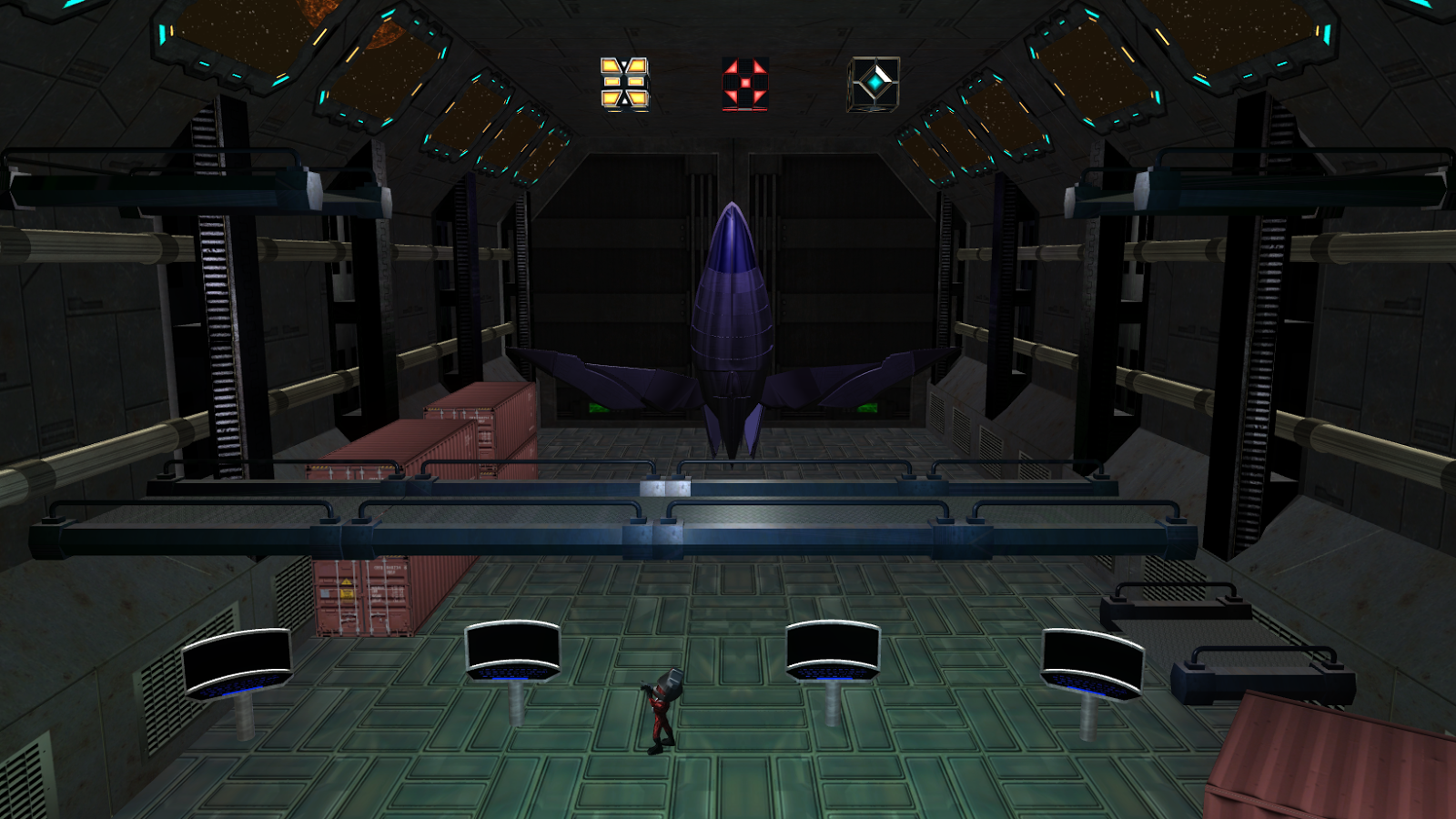This screenshot has width=1456, height=819.
Task: Select the yellow-paneled cube icon
Action: click(624, 84)
